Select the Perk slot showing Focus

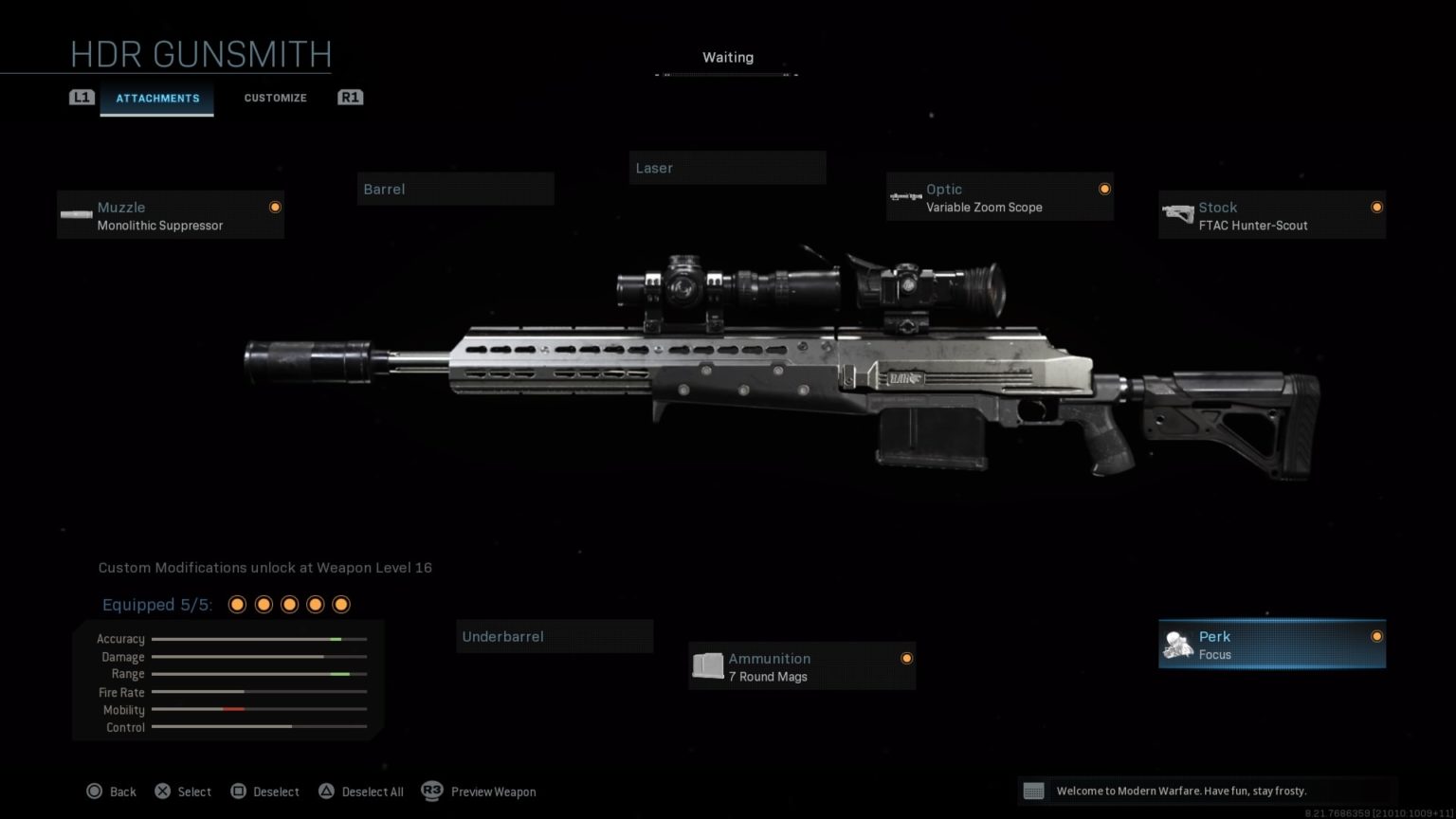coord(1271,644)
